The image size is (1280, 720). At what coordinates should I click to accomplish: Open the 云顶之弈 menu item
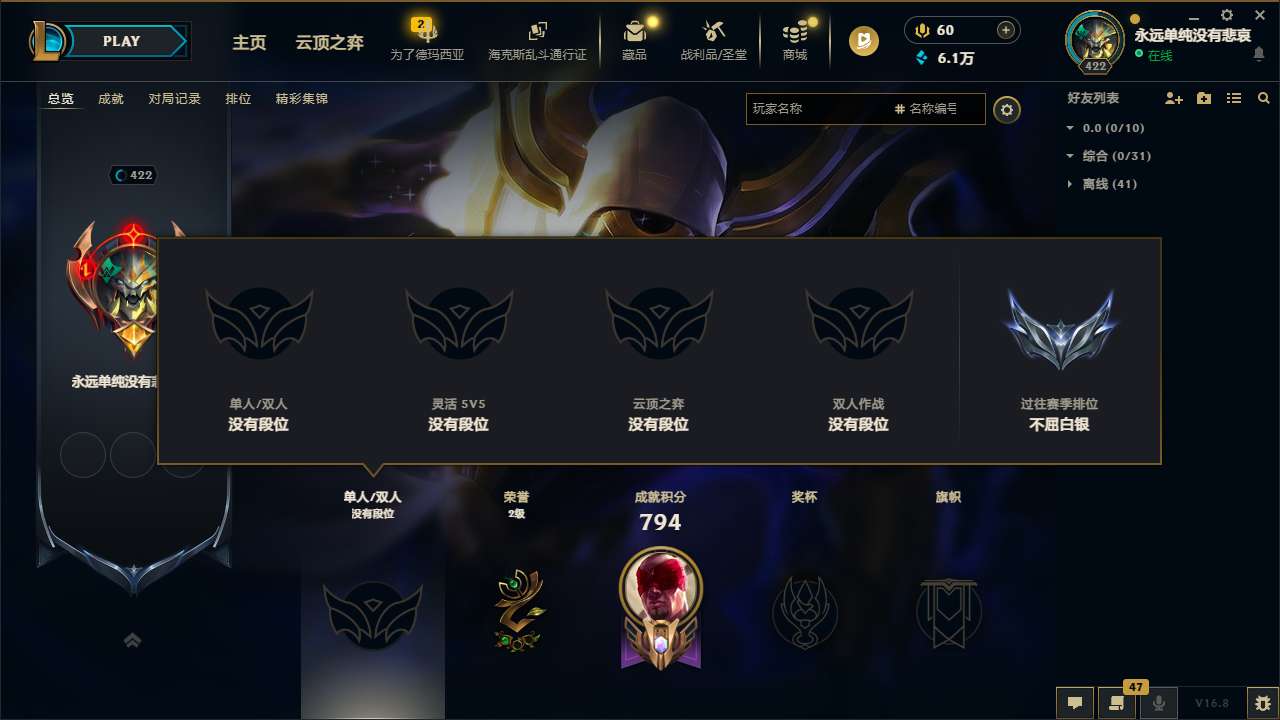point(328,42)
